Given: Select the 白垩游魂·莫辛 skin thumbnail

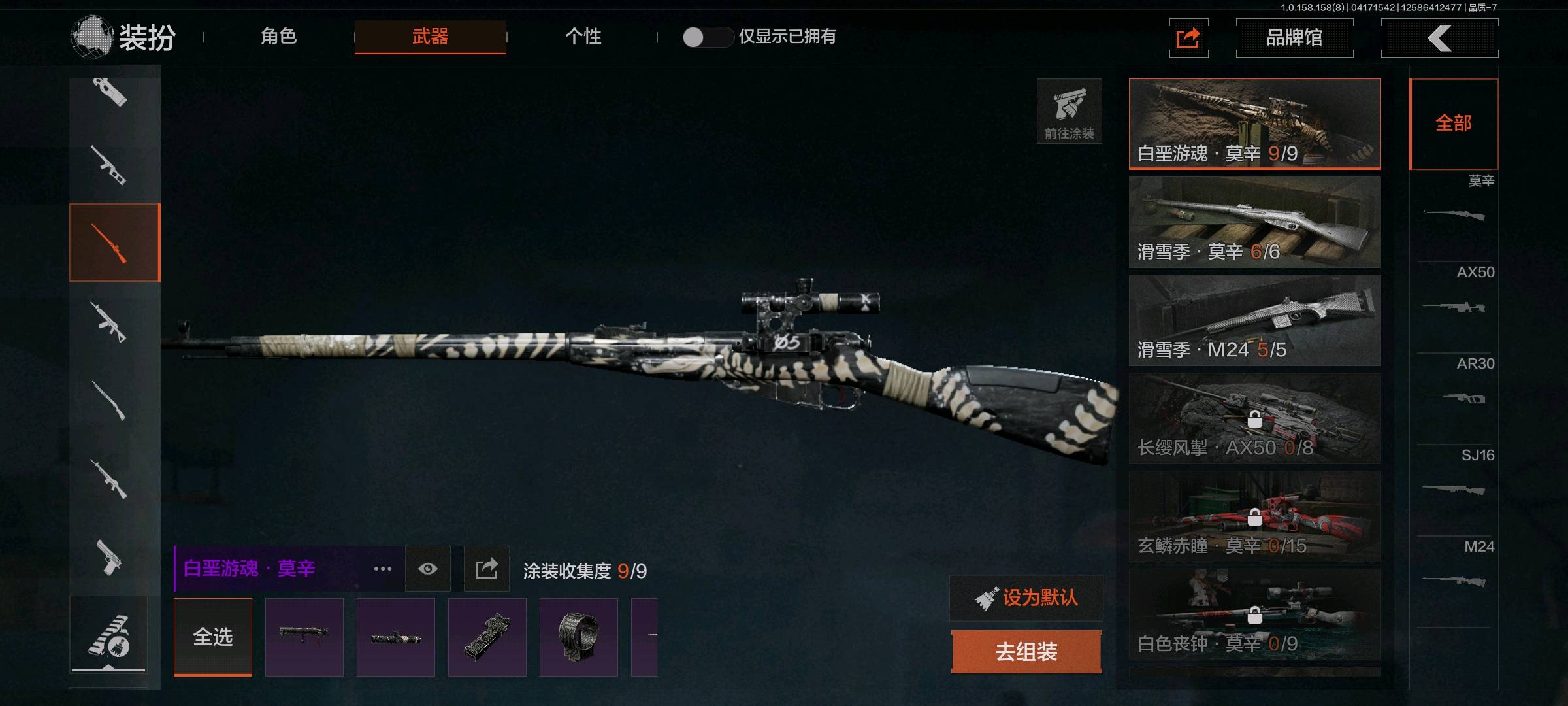Looking at the screenshot, I should tap(1254, 124).
